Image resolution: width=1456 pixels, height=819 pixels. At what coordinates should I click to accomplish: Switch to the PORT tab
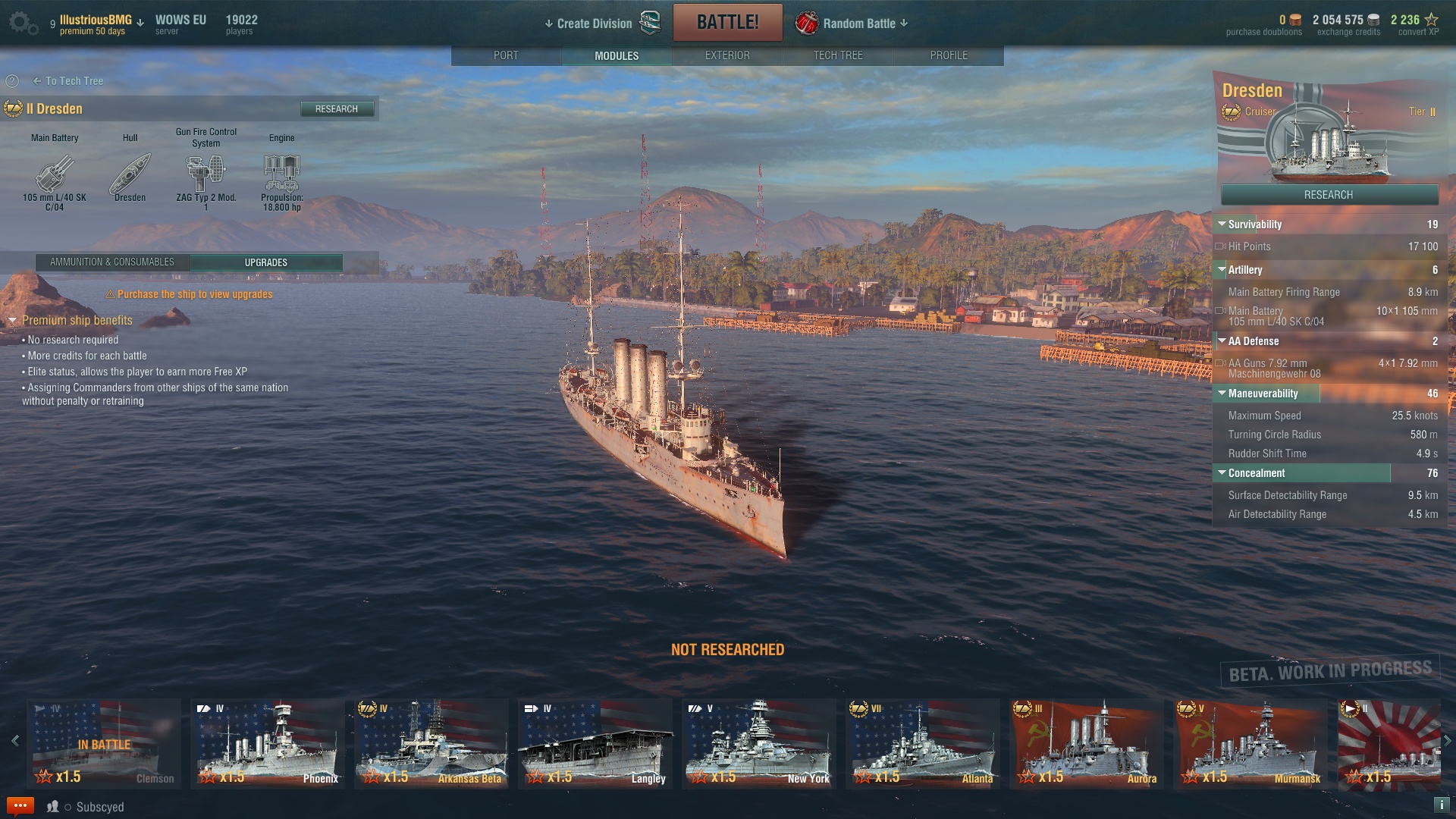coord(506,55)
